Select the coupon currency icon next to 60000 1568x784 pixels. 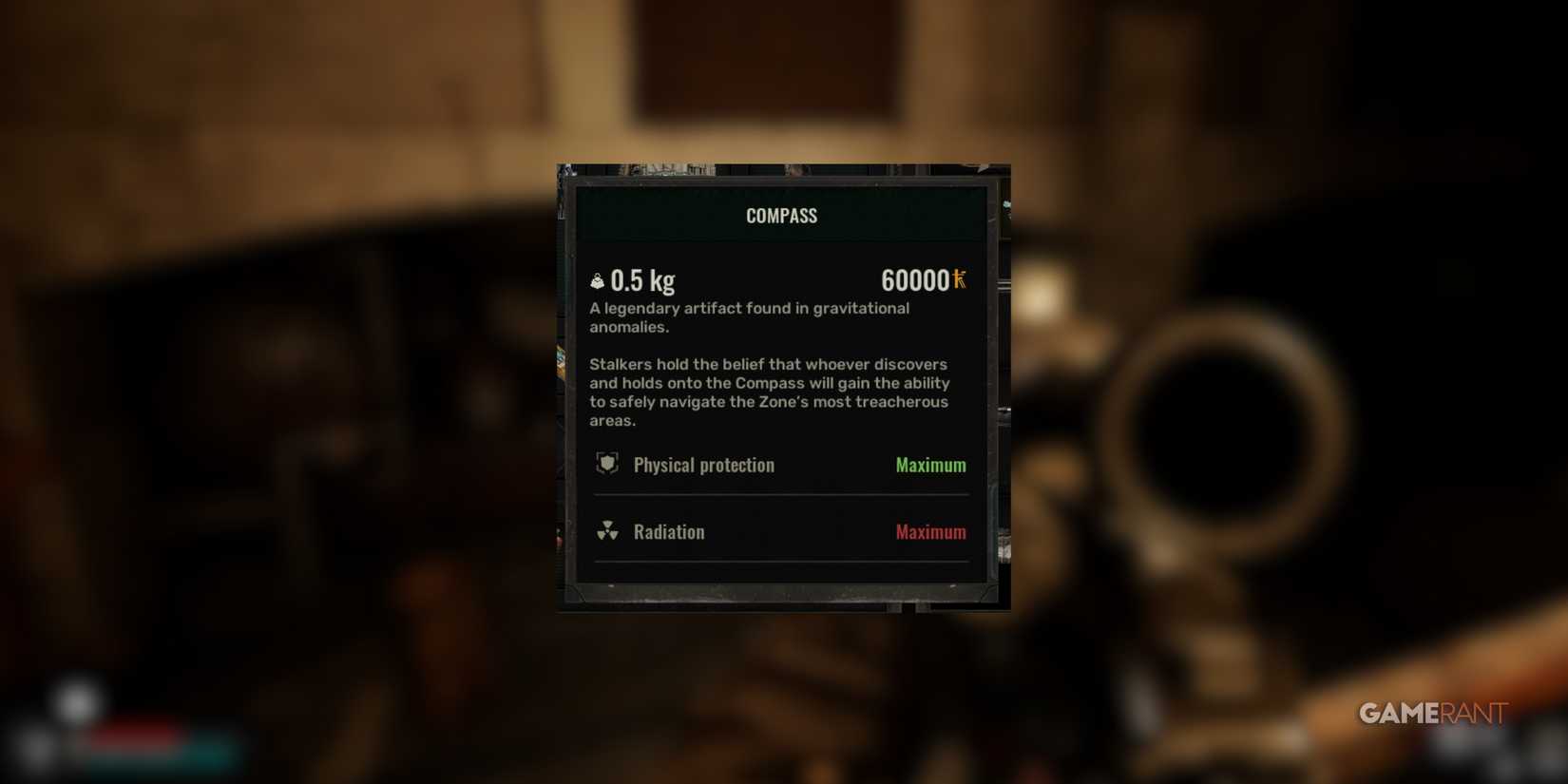(x=959, y=279)
